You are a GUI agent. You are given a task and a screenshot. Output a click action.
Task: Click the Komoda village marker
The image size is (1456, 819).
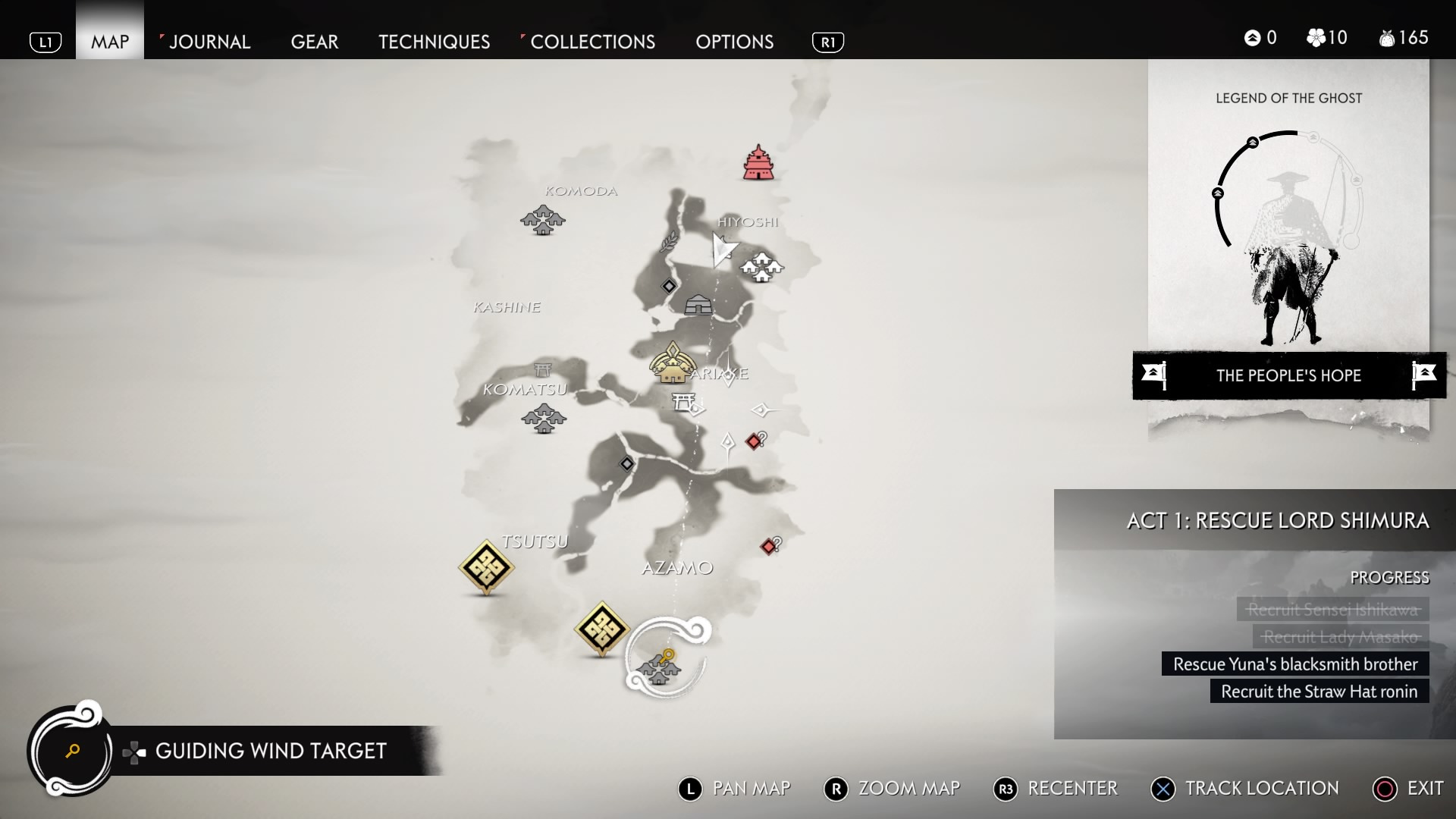point(542,220)
